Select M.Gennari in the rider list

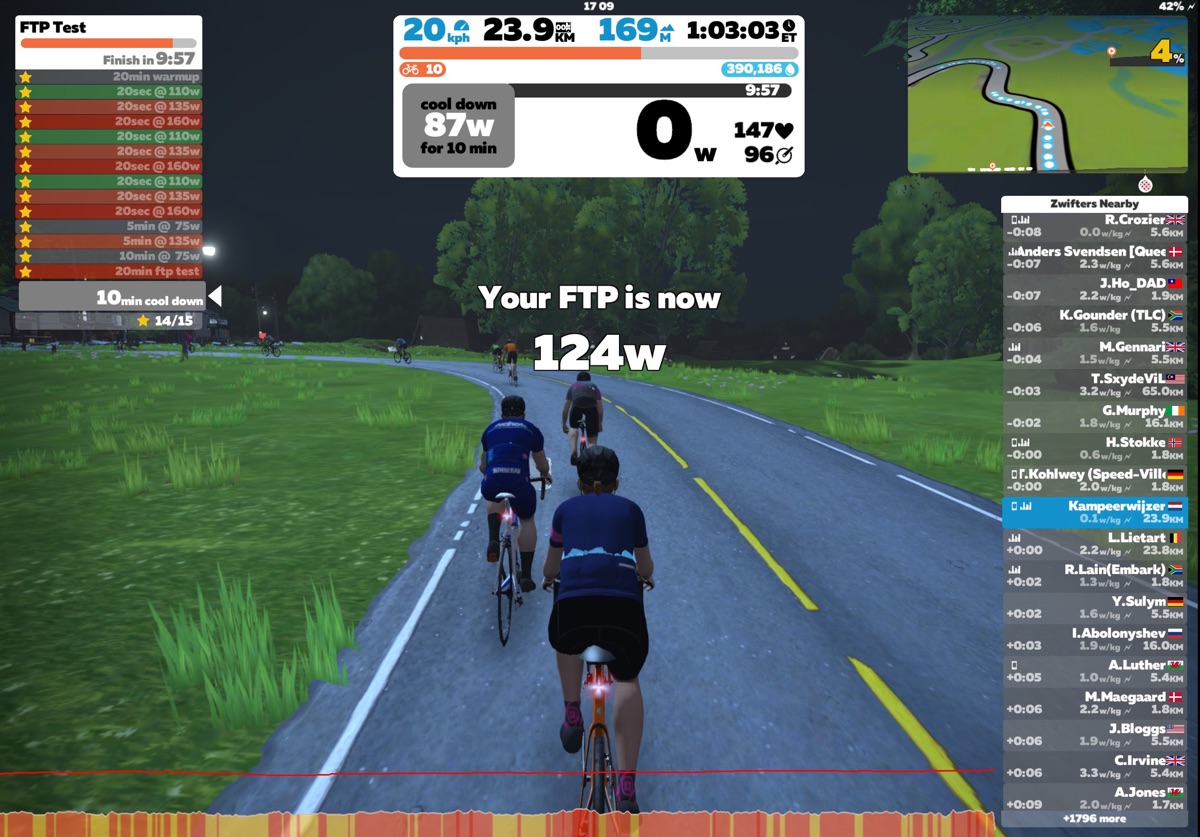click(x=1094, y=353)
